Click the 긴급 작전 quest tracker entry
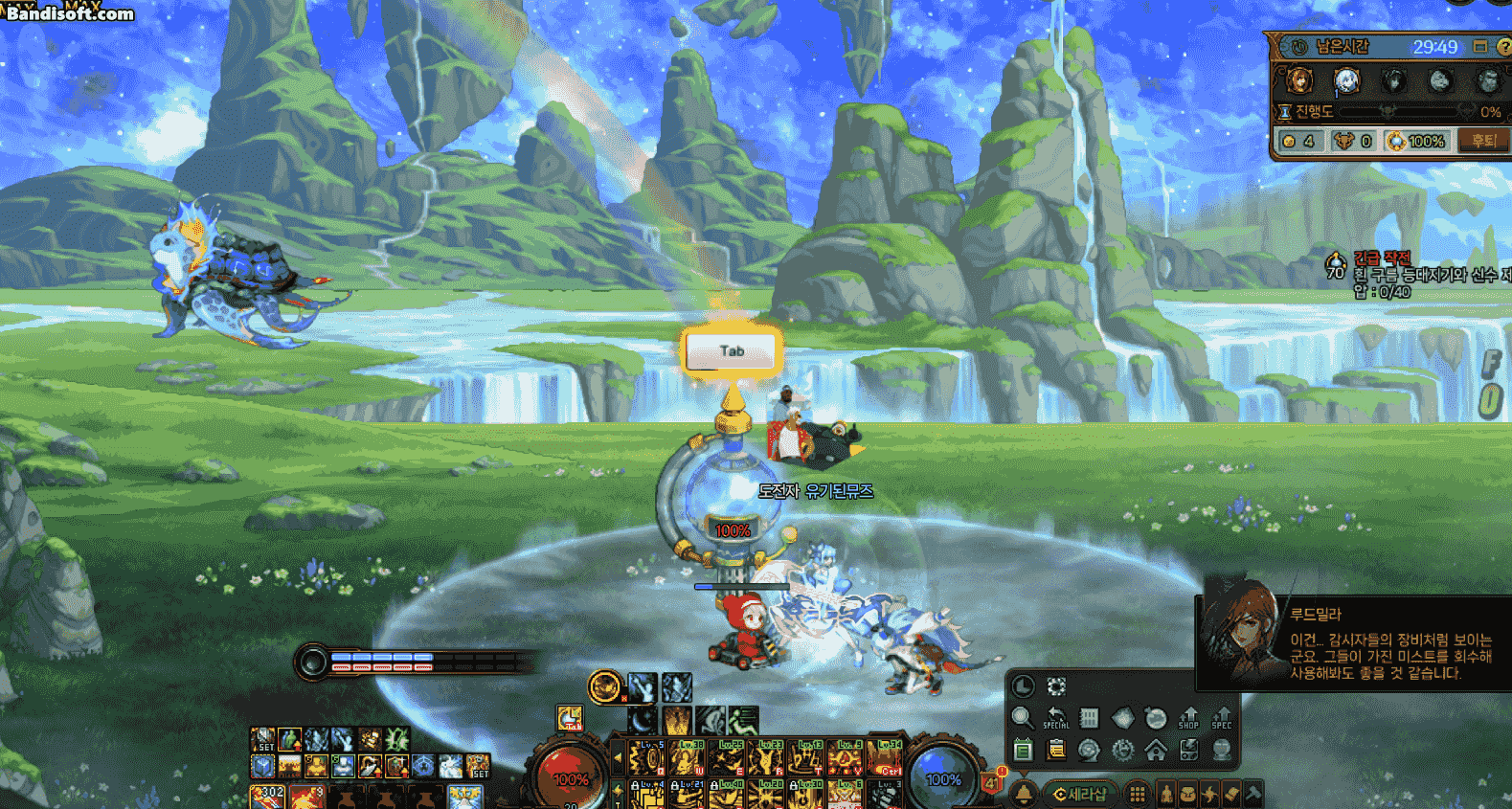 pyautogui.click(x=1382, y=258)
